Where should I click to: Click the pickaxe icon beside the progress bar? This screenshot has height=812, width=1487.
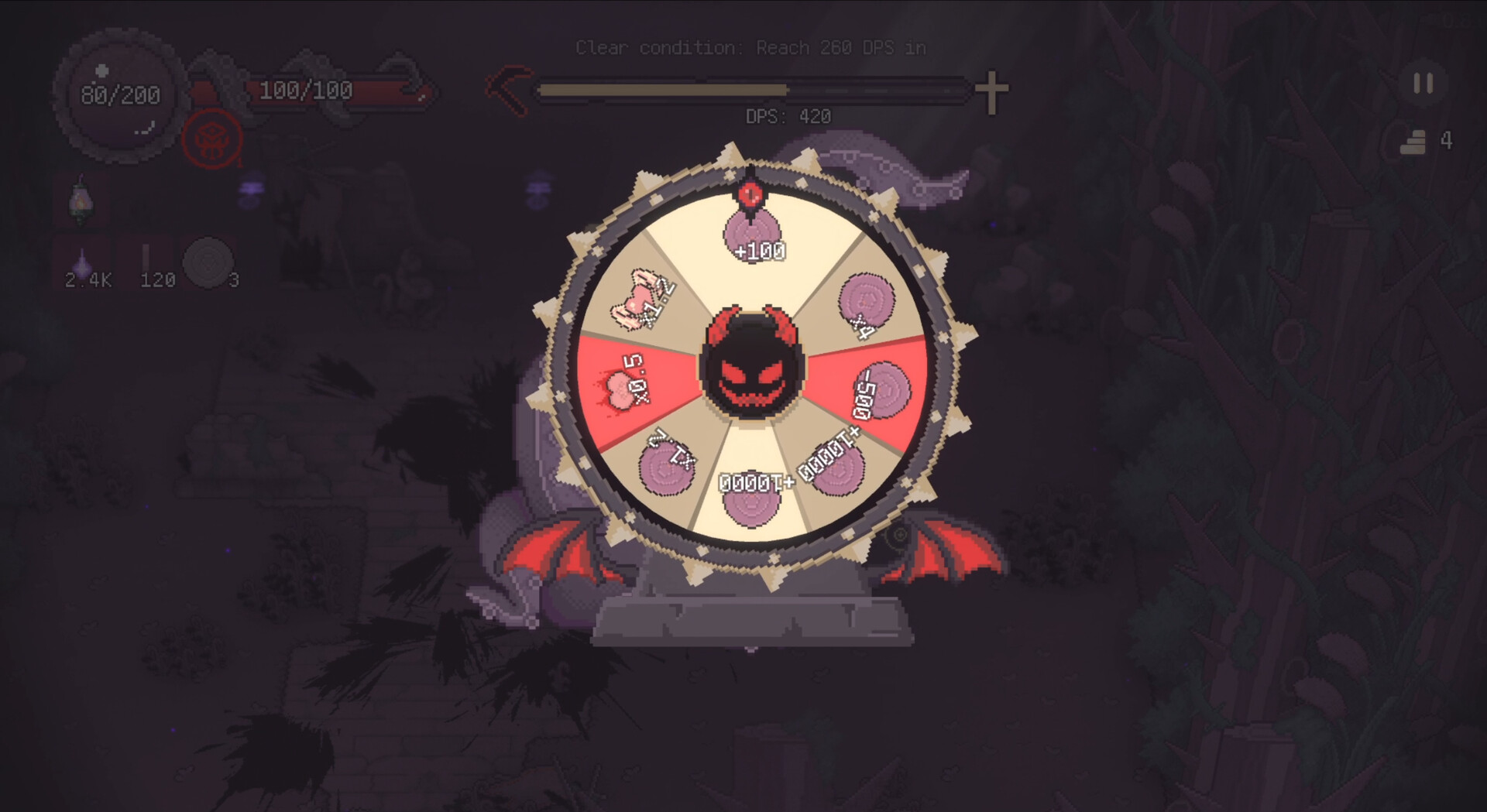point(507,88)
